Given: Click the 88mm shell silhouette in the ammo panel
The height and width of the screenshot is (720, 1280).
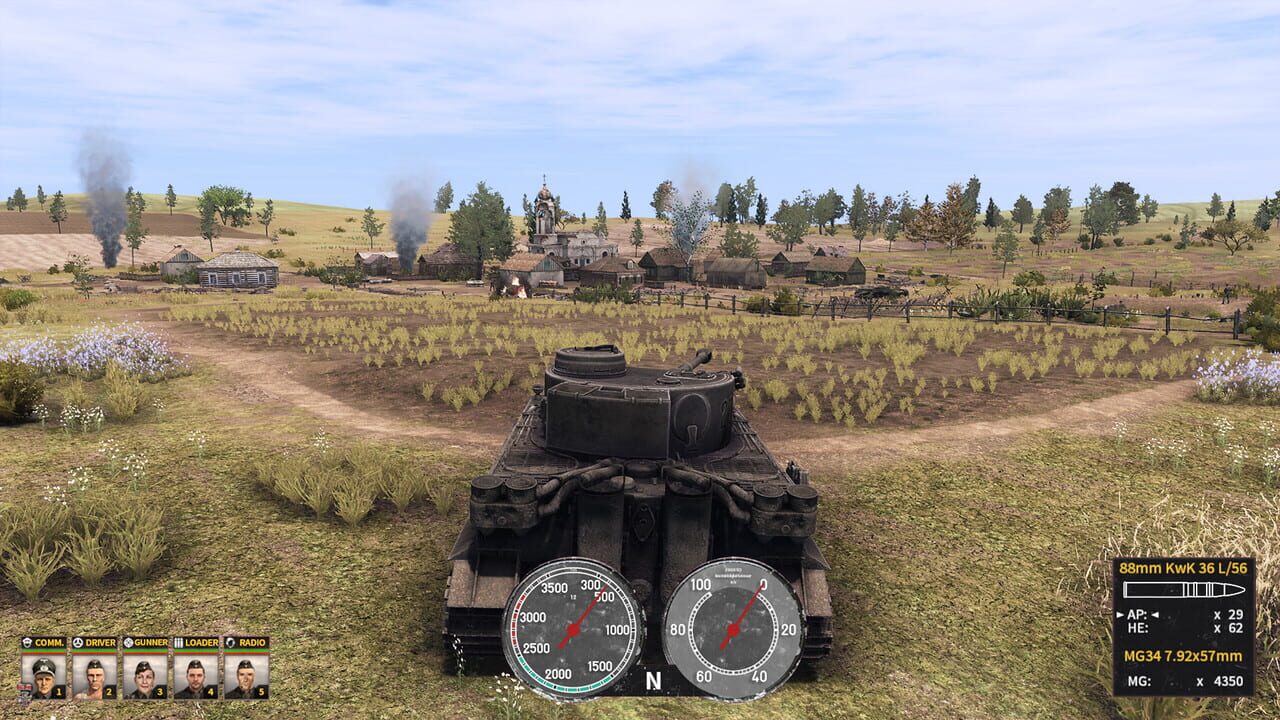Looking at the screenshot, I should pyautogui.click(x=1183, y=588).
